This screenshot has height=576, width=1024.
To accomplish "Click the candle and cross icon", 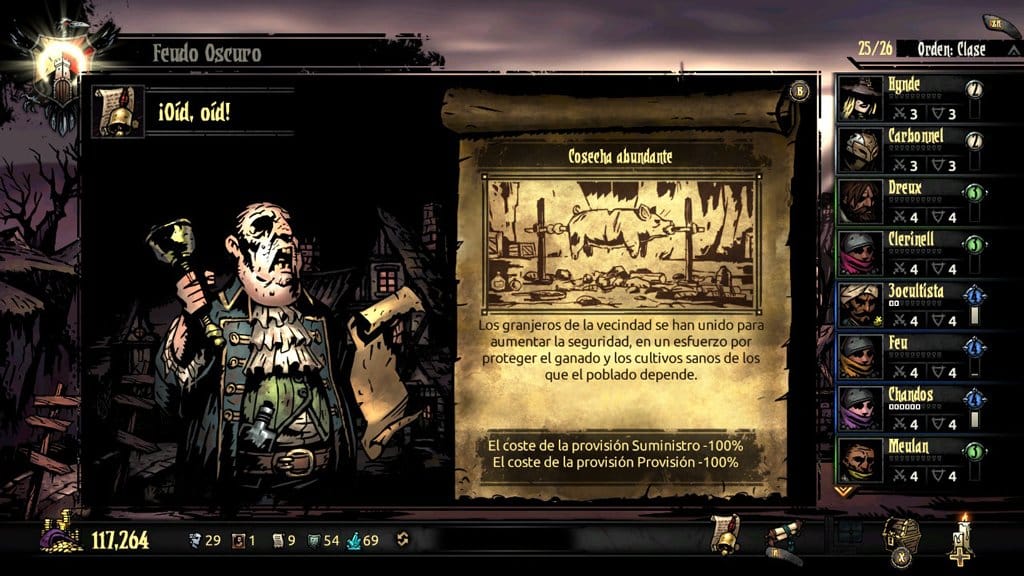I will tap(962, 537).
